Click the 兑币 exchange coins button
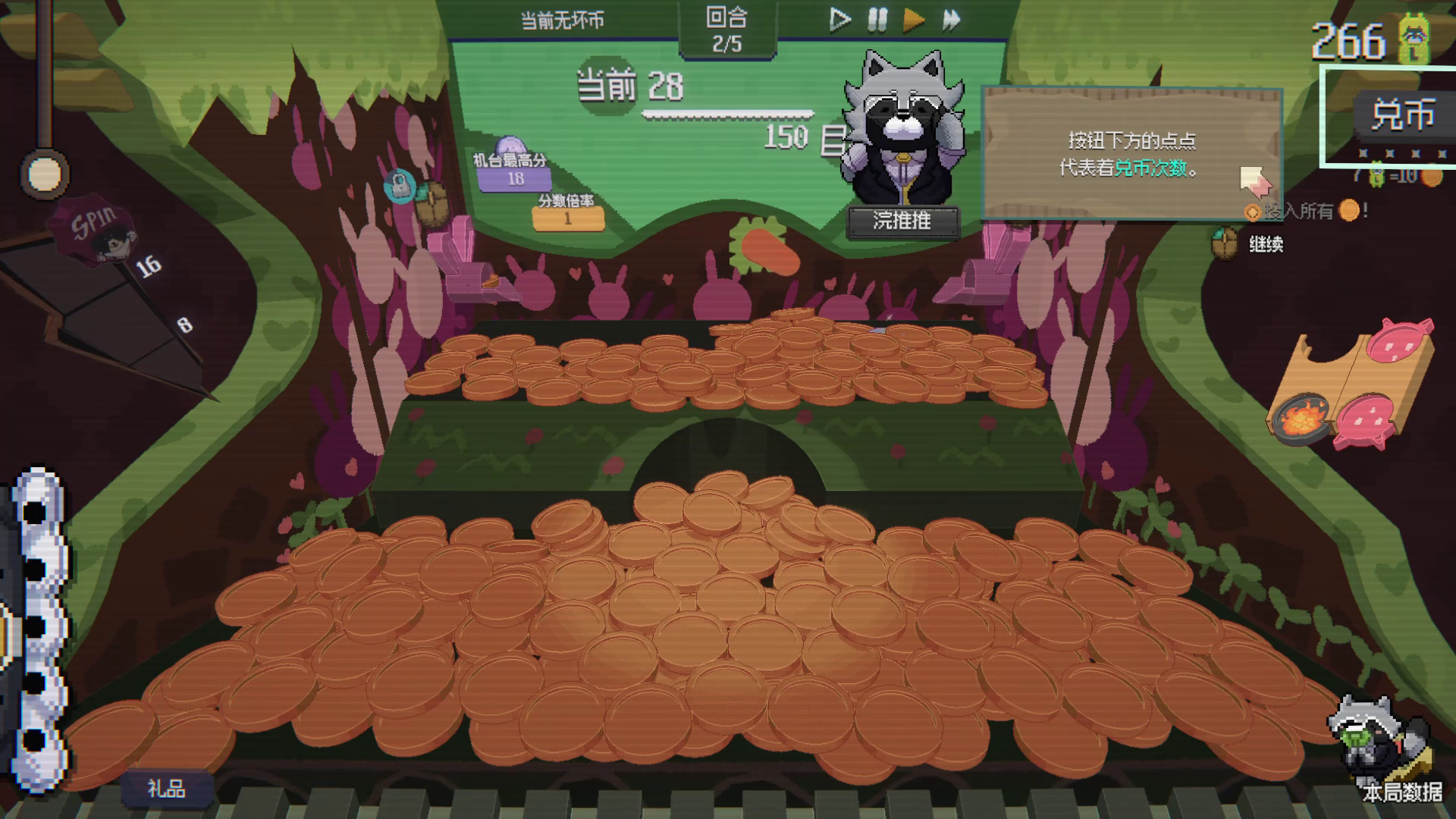This screenshot has height=819, width=1456. 1401,115
